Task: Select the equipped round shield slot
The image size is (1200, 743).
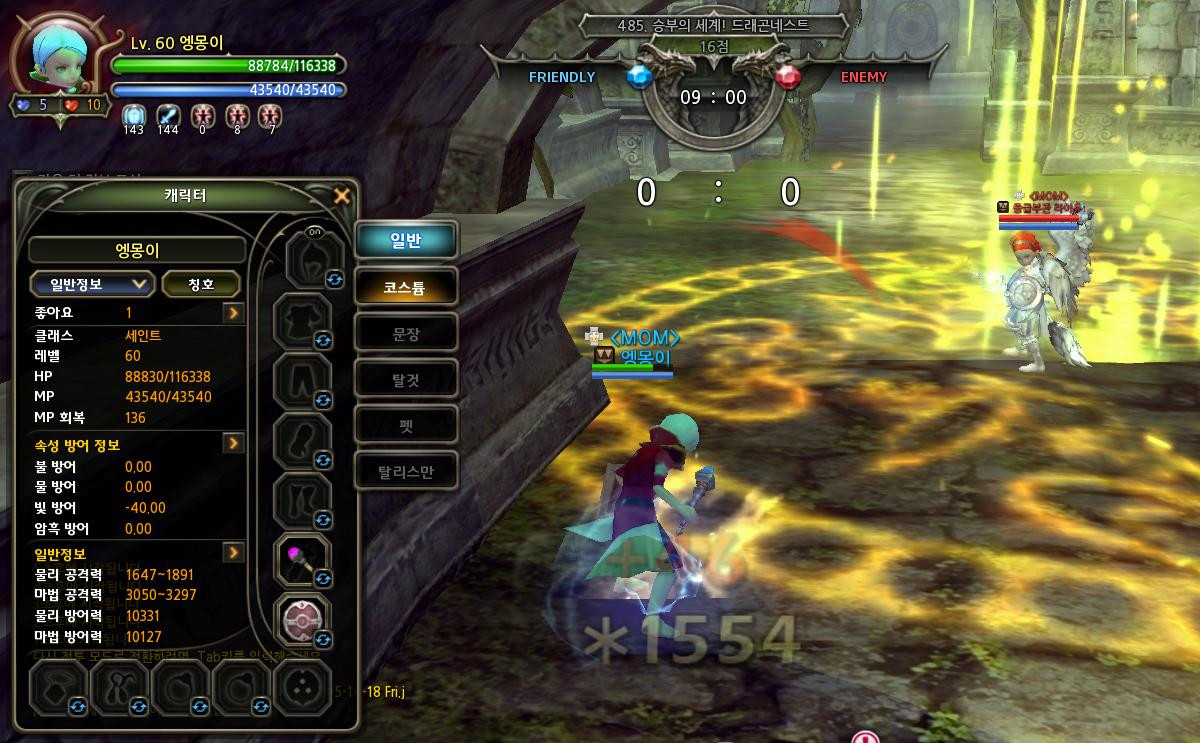Action: click(x=302, y=619)
